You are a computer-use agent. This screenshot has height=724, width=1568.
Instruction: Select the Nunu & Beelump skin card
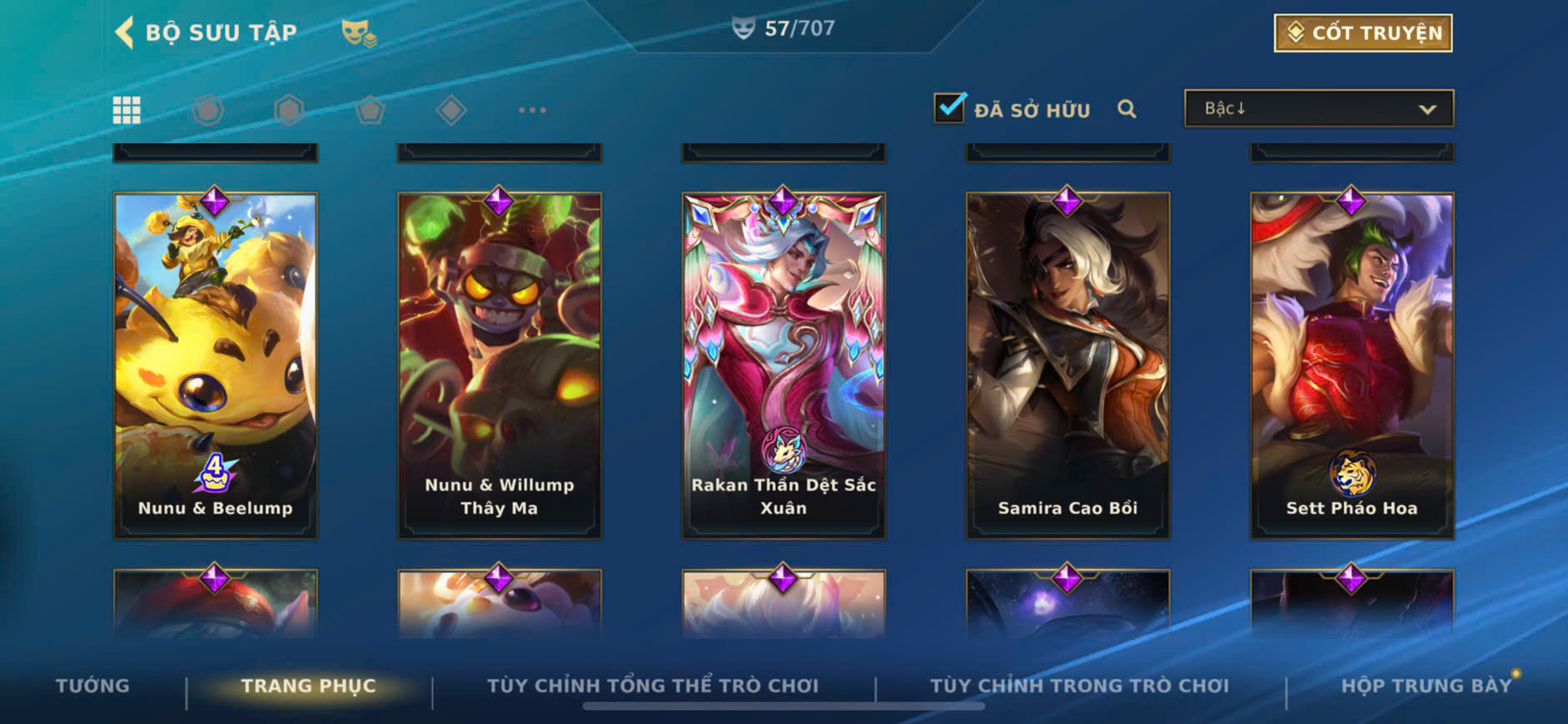point(216,365)
